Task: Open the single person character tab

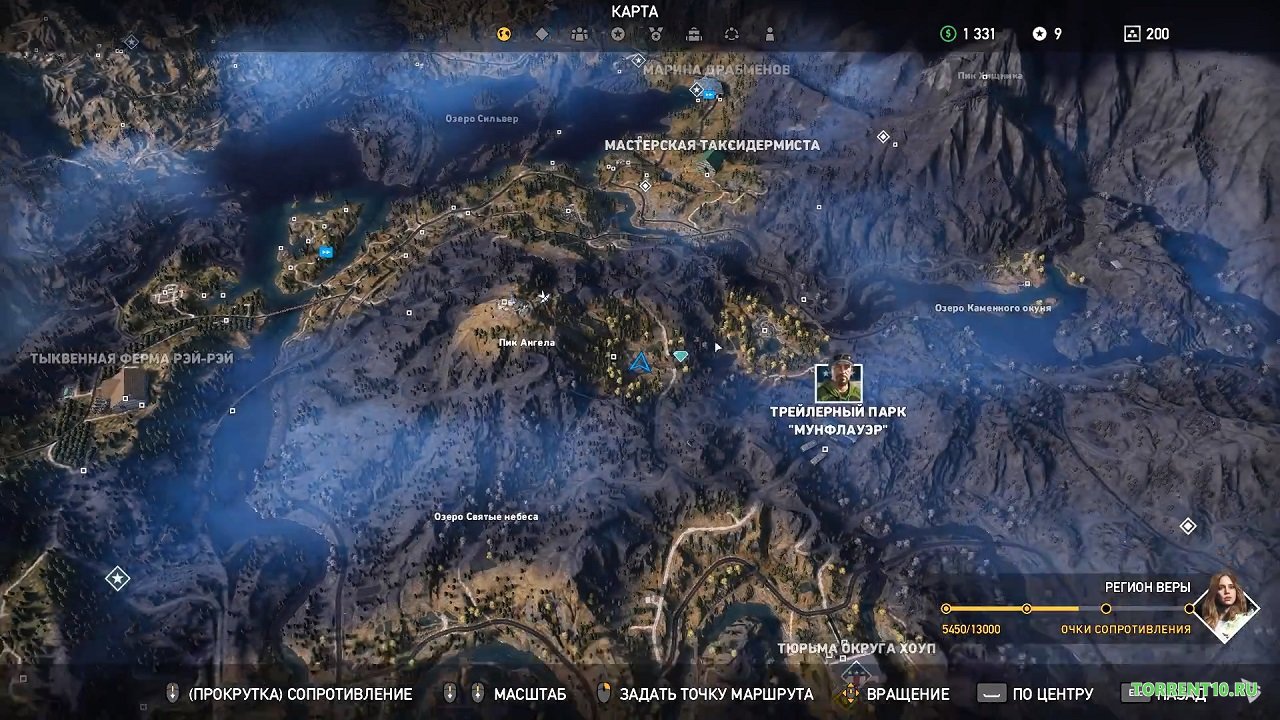Action: [x=769, y=34]
